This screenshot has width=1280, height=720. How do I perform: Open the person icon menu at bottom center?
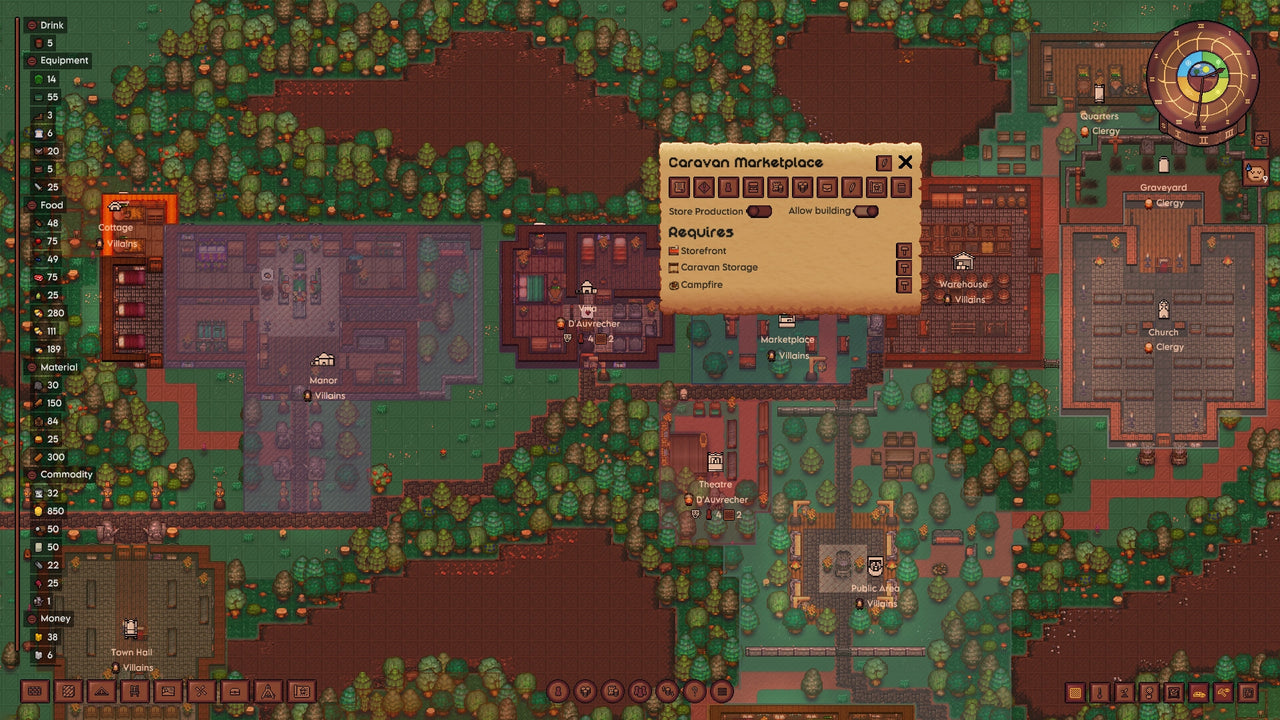click(557, 692)
